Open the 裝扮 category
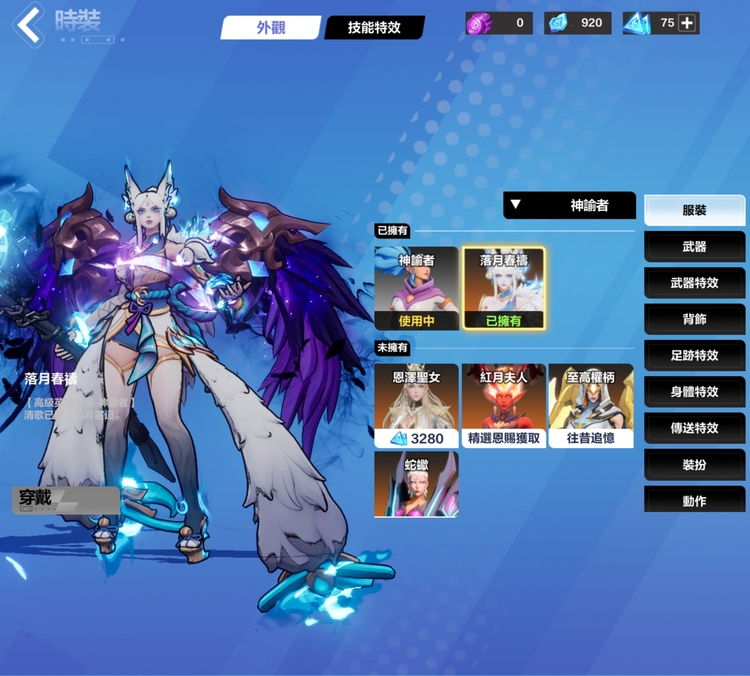The height and width of the screenshot is (676, 750). coord(694,464)
